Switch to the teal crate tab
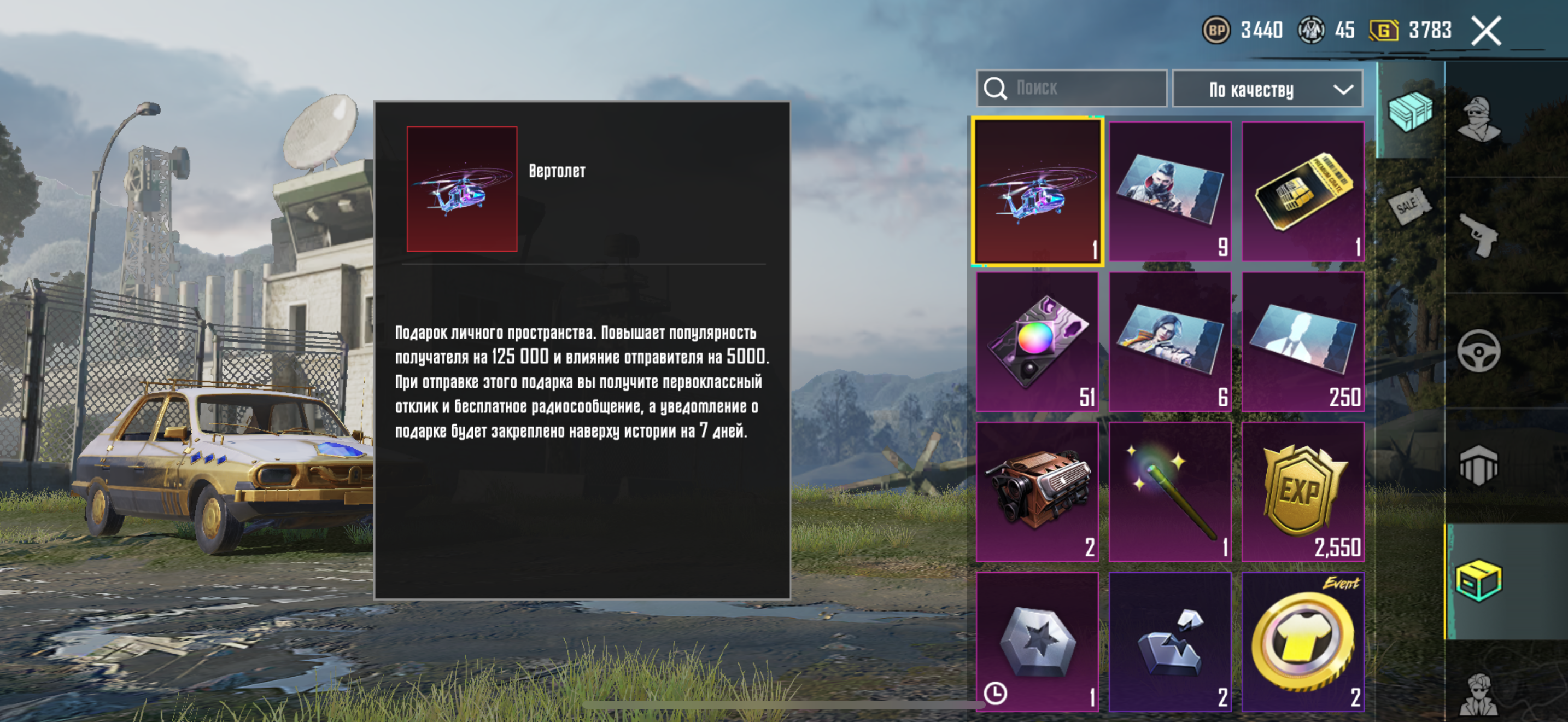 coord(1410,111)
